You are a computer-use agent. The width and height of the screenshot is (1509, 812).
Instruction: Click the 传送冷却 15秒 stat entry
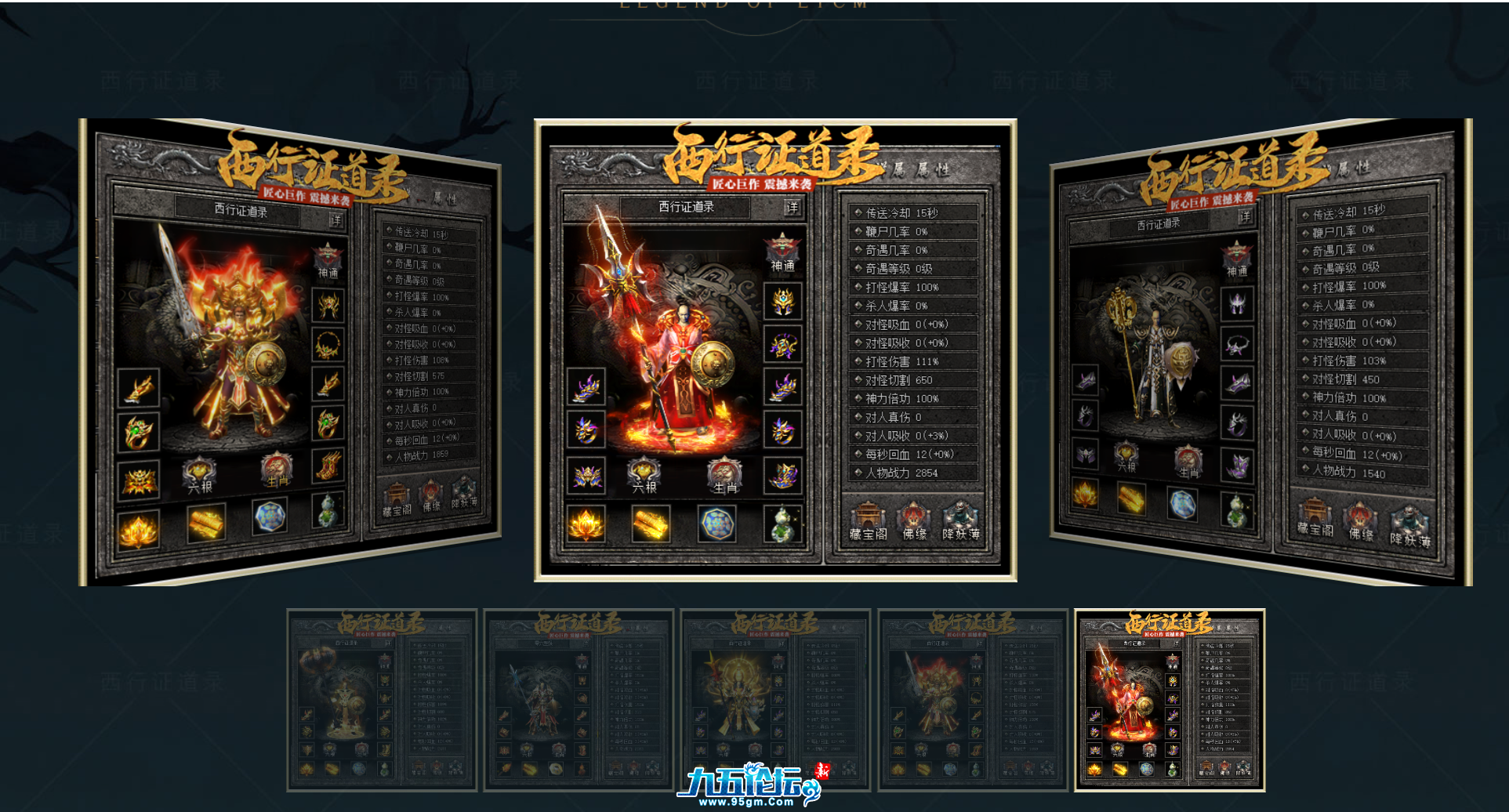912,212
